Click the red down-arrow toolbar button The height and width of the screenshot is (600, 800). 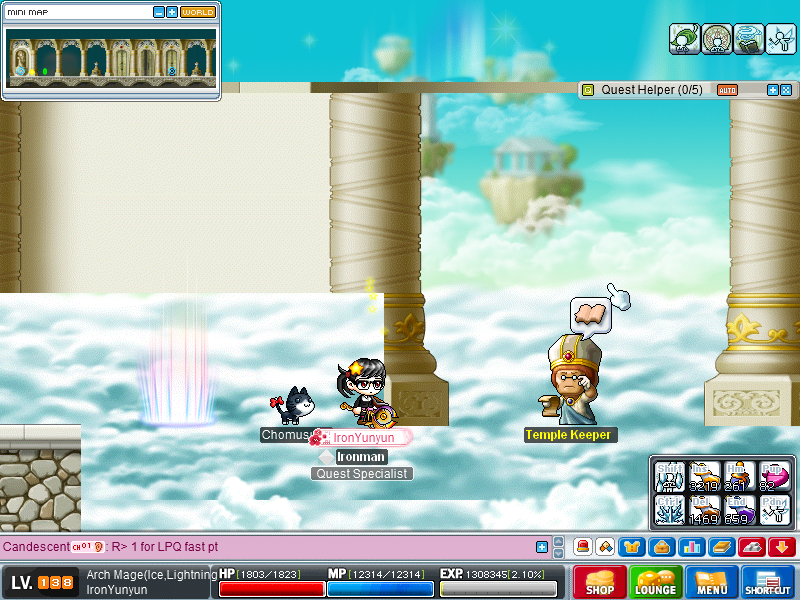[782, 547]
